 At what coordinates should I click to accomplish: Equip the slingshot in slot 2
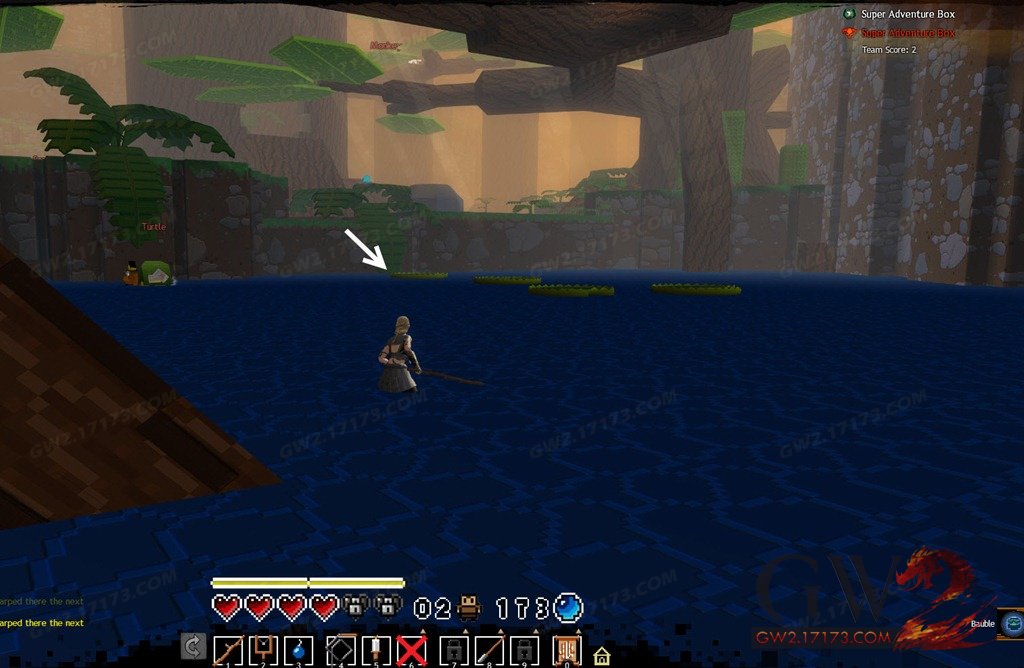264,651
